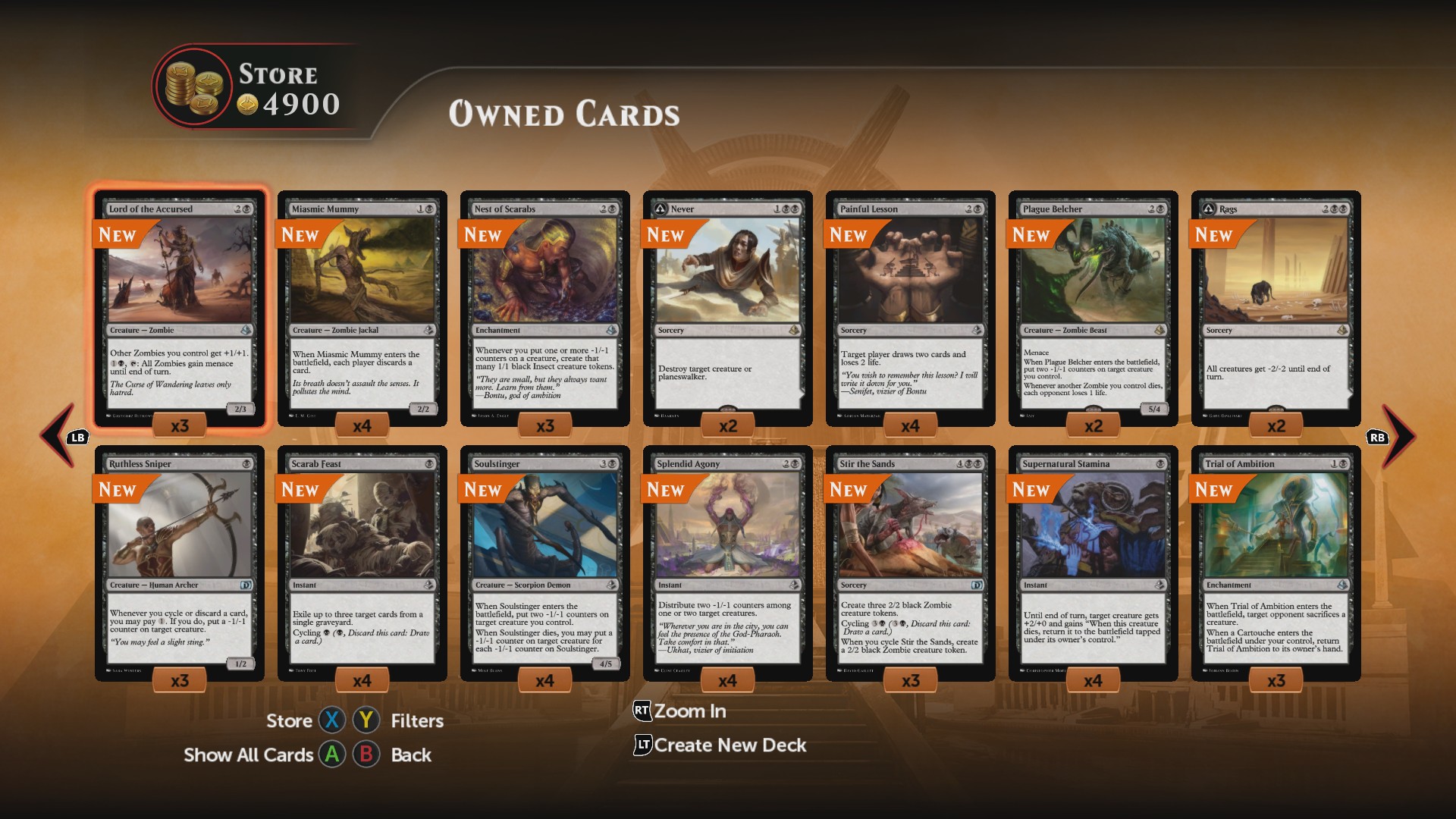Toggle the NEW banner on Miasmic Mummy
Screen dimensions: 1456x819
pos(302,236)
